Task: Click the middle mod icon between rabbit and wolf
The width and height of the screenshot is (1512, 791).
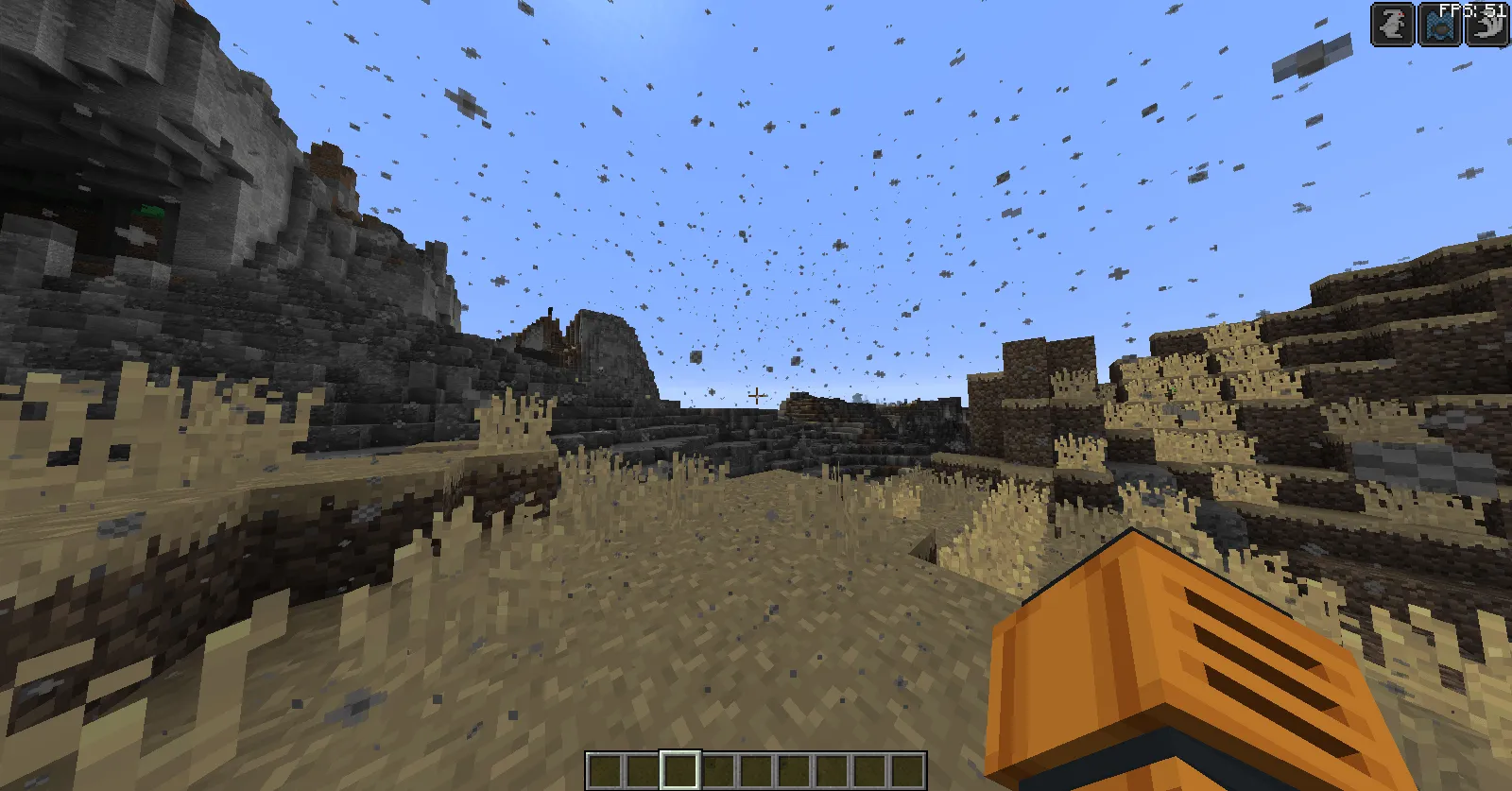Action: [1439, 24]
